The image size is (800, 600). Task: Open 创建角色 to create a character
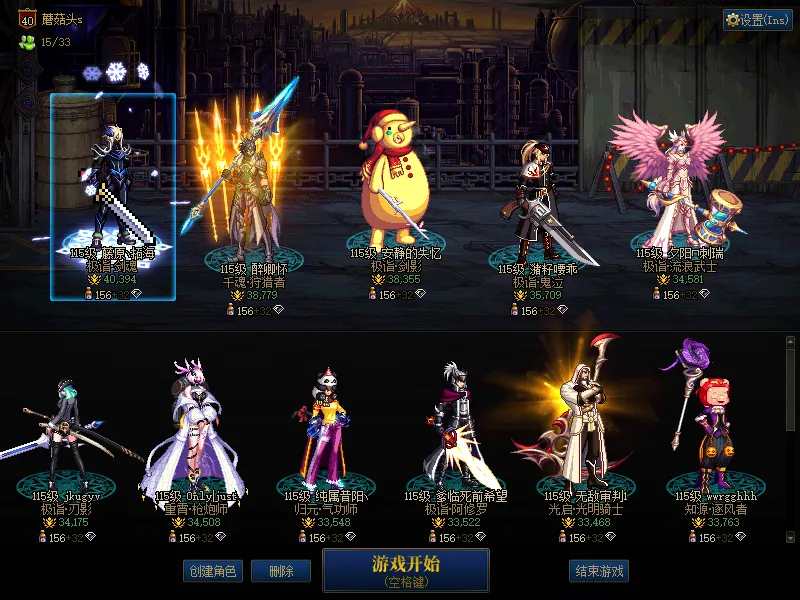pos(212,571)
